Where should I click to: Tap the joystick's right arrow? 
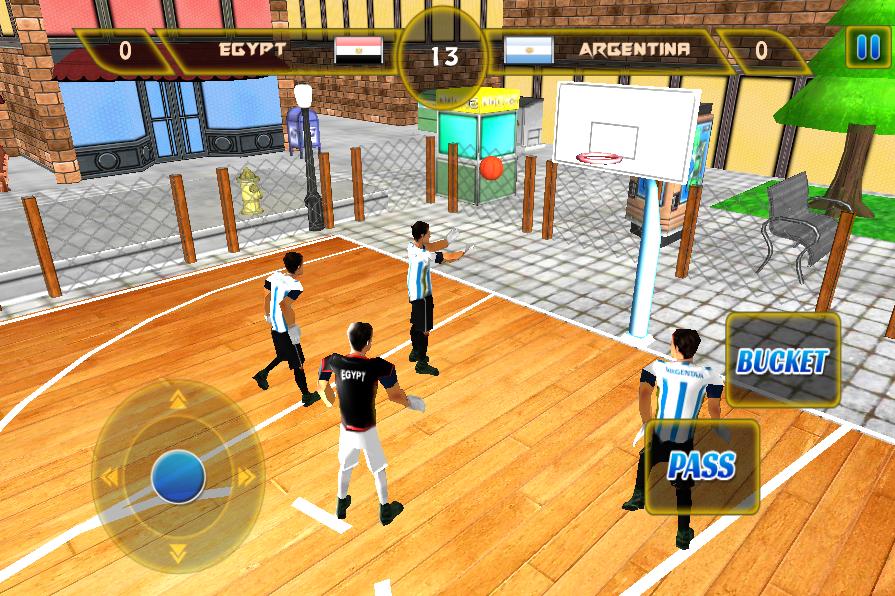246,477
